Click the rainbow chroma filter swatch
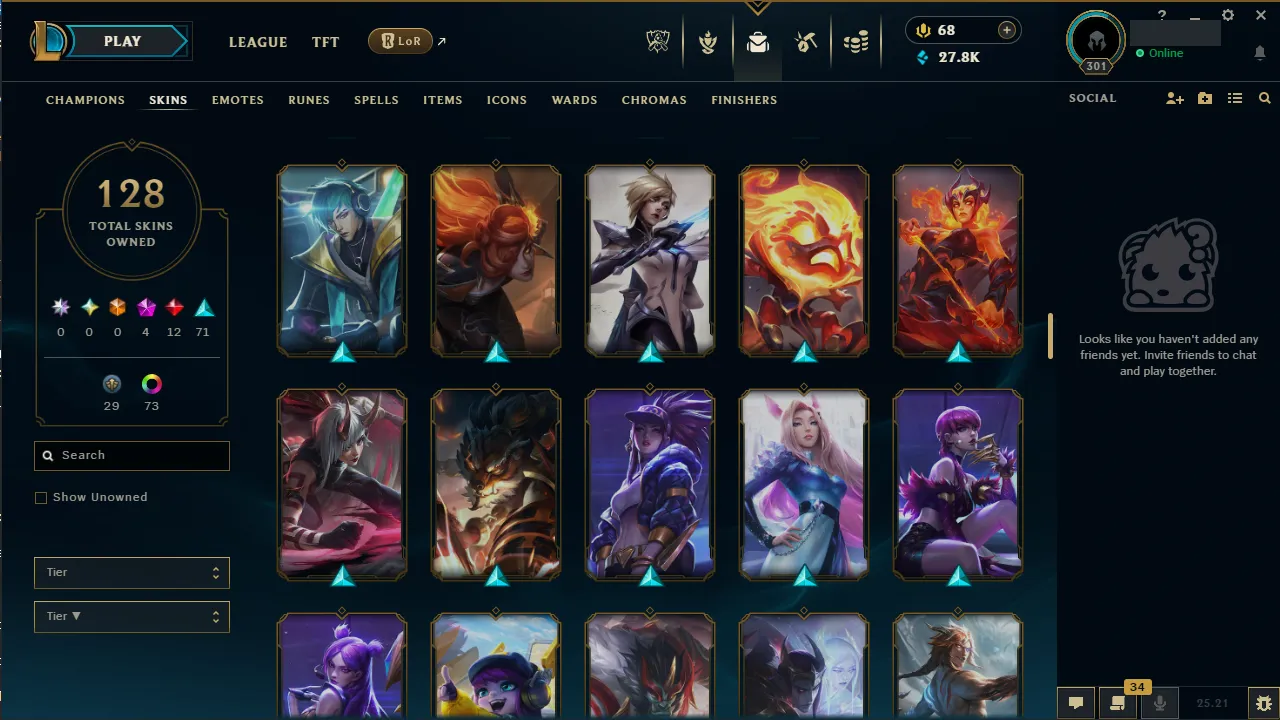The image size is (1280, 720). coord(151,382)
